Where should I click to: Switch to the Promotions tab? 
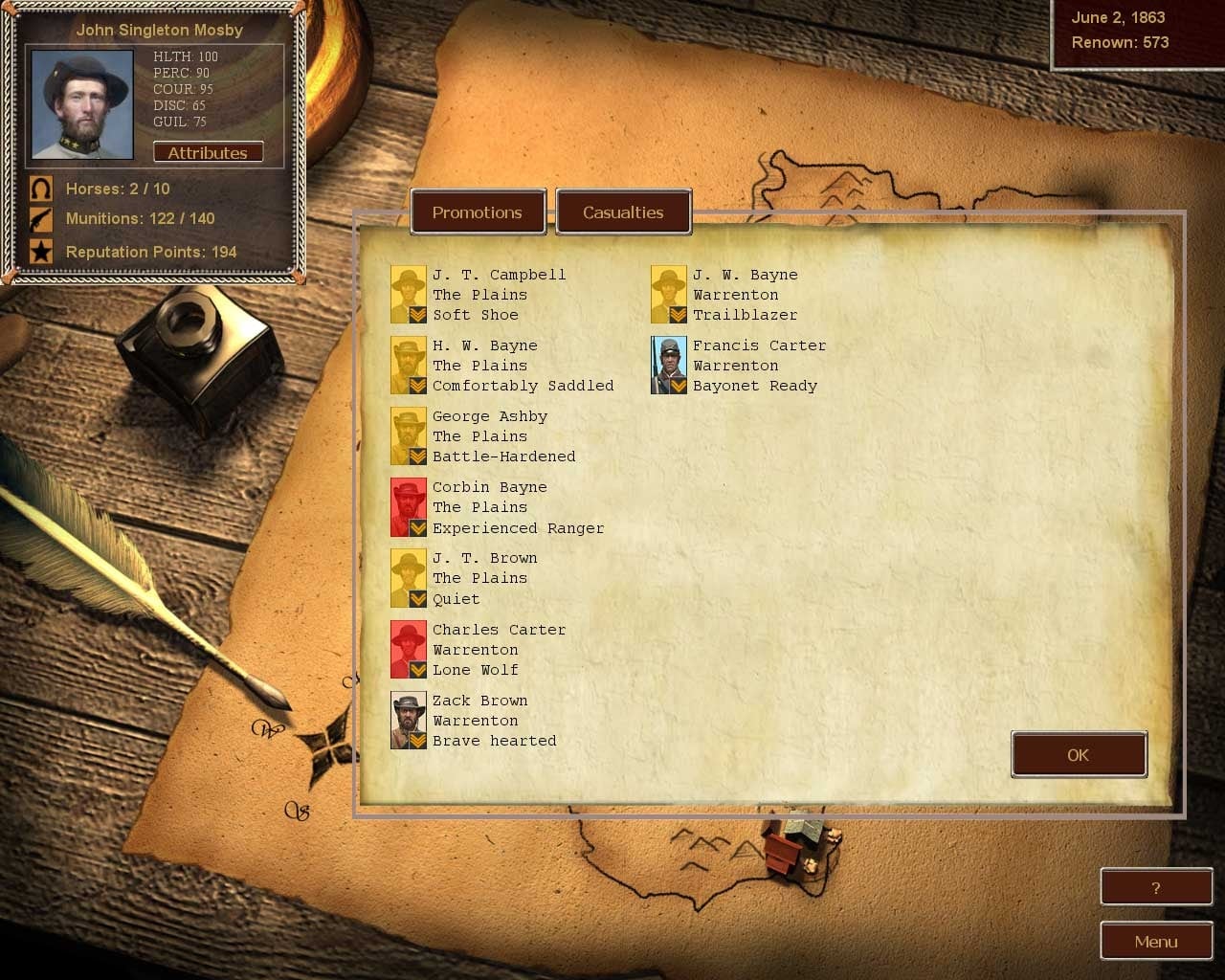478,212
